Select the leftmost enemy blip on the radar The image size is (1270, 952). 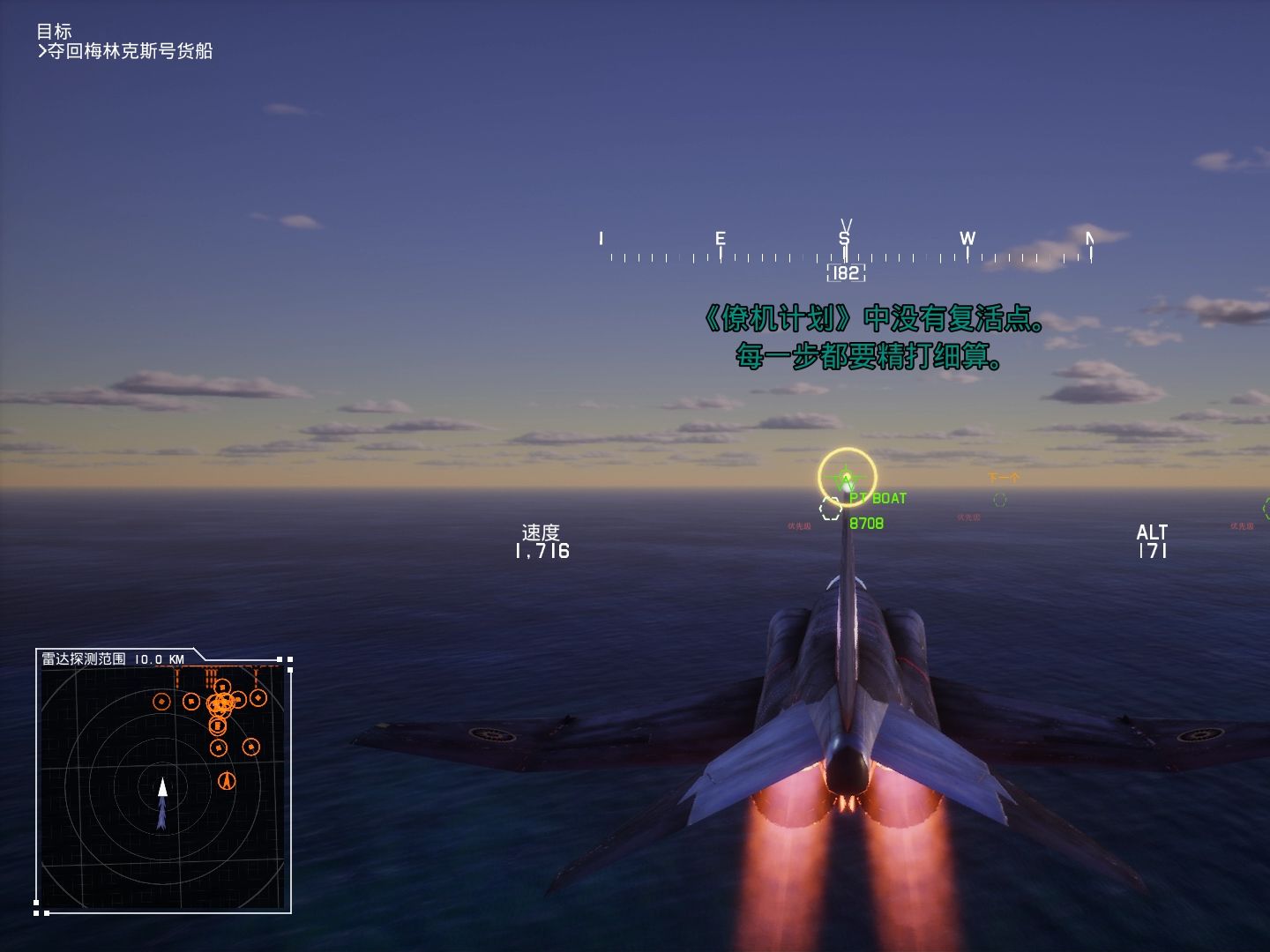pyautogui.click(x=162, y=702)
